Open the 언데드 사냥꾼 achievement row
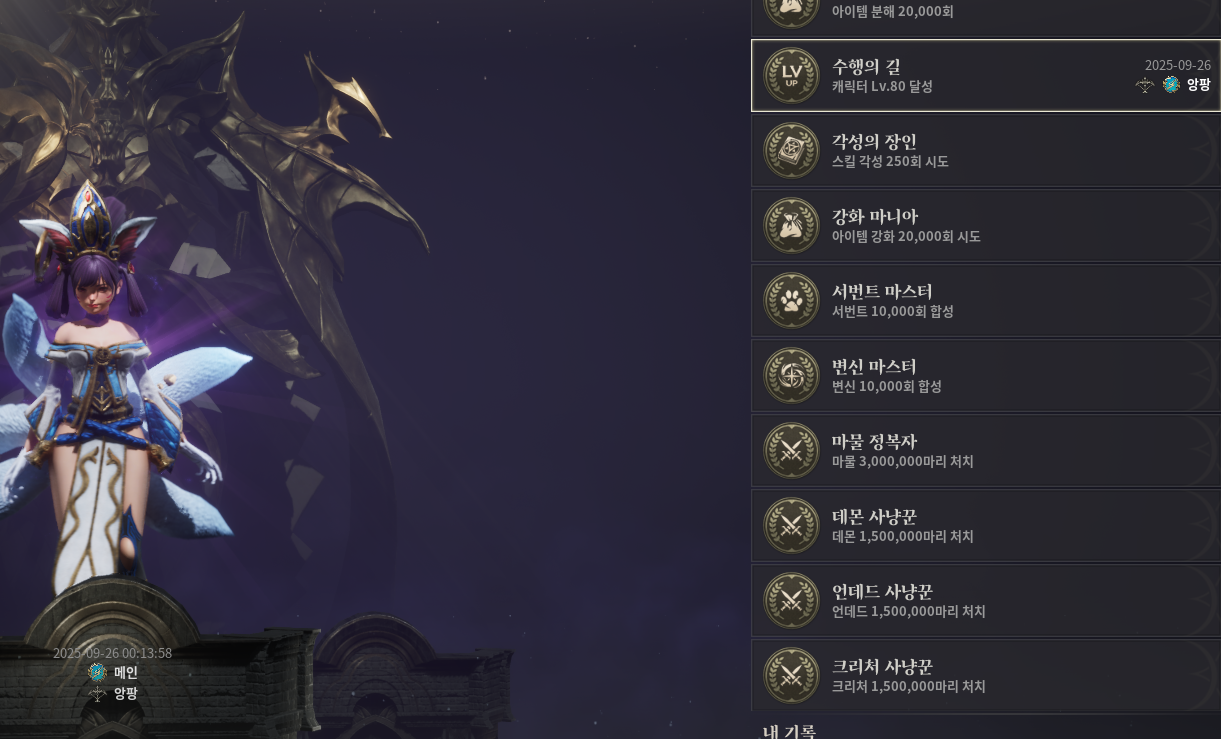Screen dimensions: 1221x739 tap(985, 601)
